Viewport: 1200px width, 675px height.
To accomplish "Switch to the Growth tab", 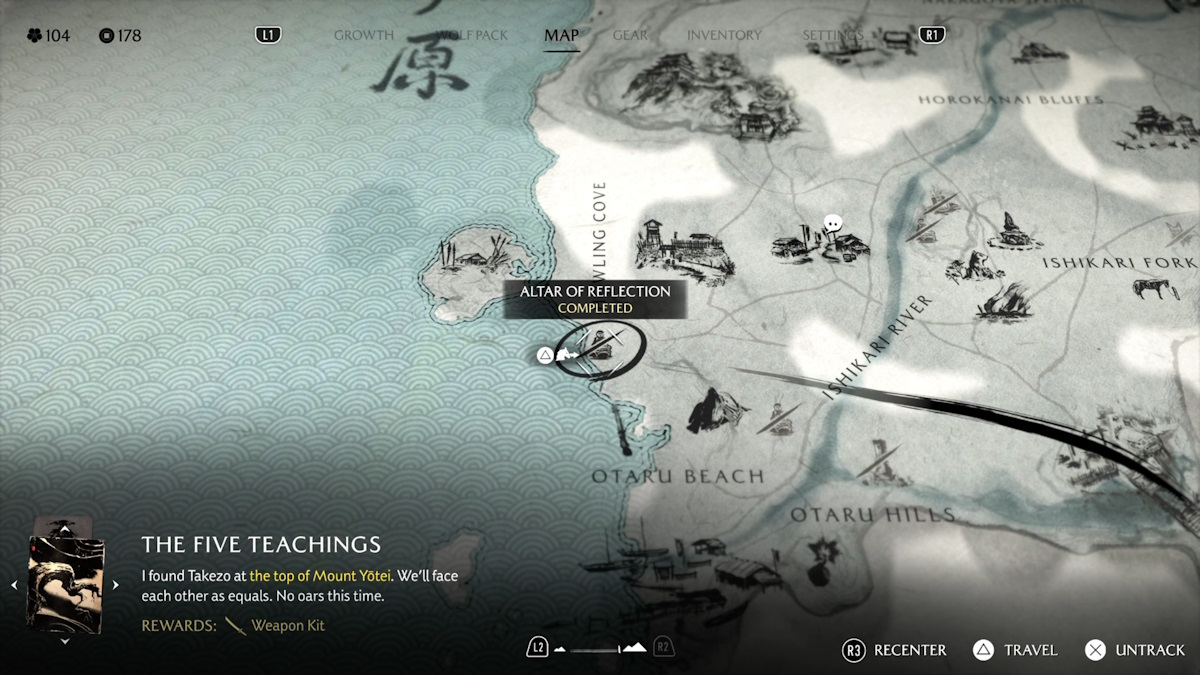I will (x=363, y=35).
